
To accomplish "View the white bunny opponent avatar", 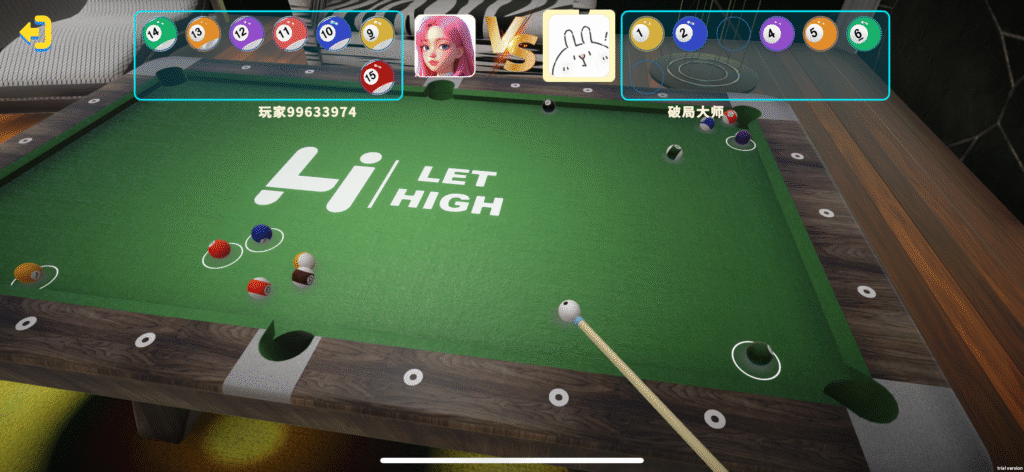I will point(578,47).
